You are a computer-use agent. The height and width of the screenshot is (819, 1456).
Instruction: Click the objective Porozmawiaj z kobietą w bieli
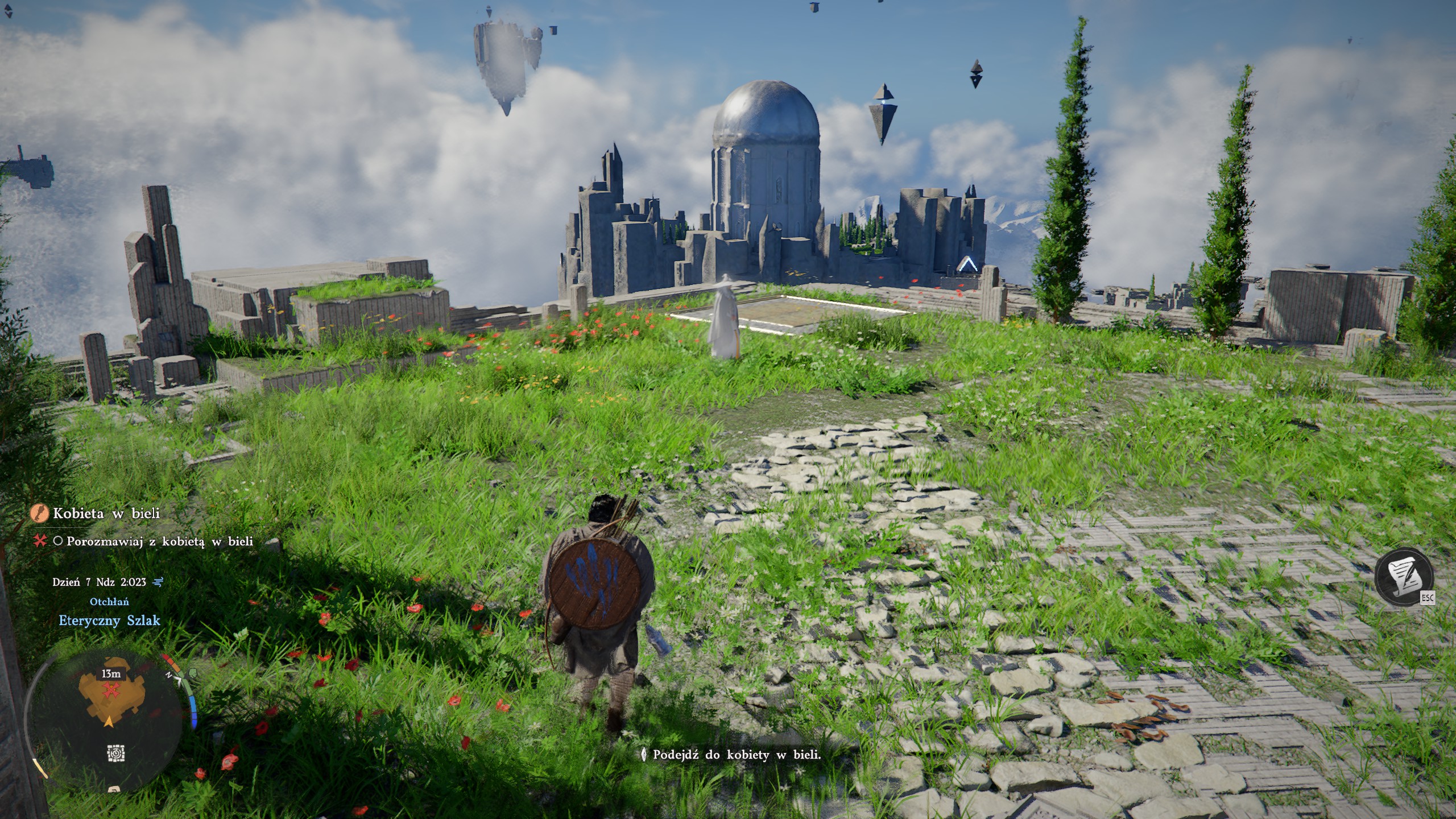tap(159, 541)
